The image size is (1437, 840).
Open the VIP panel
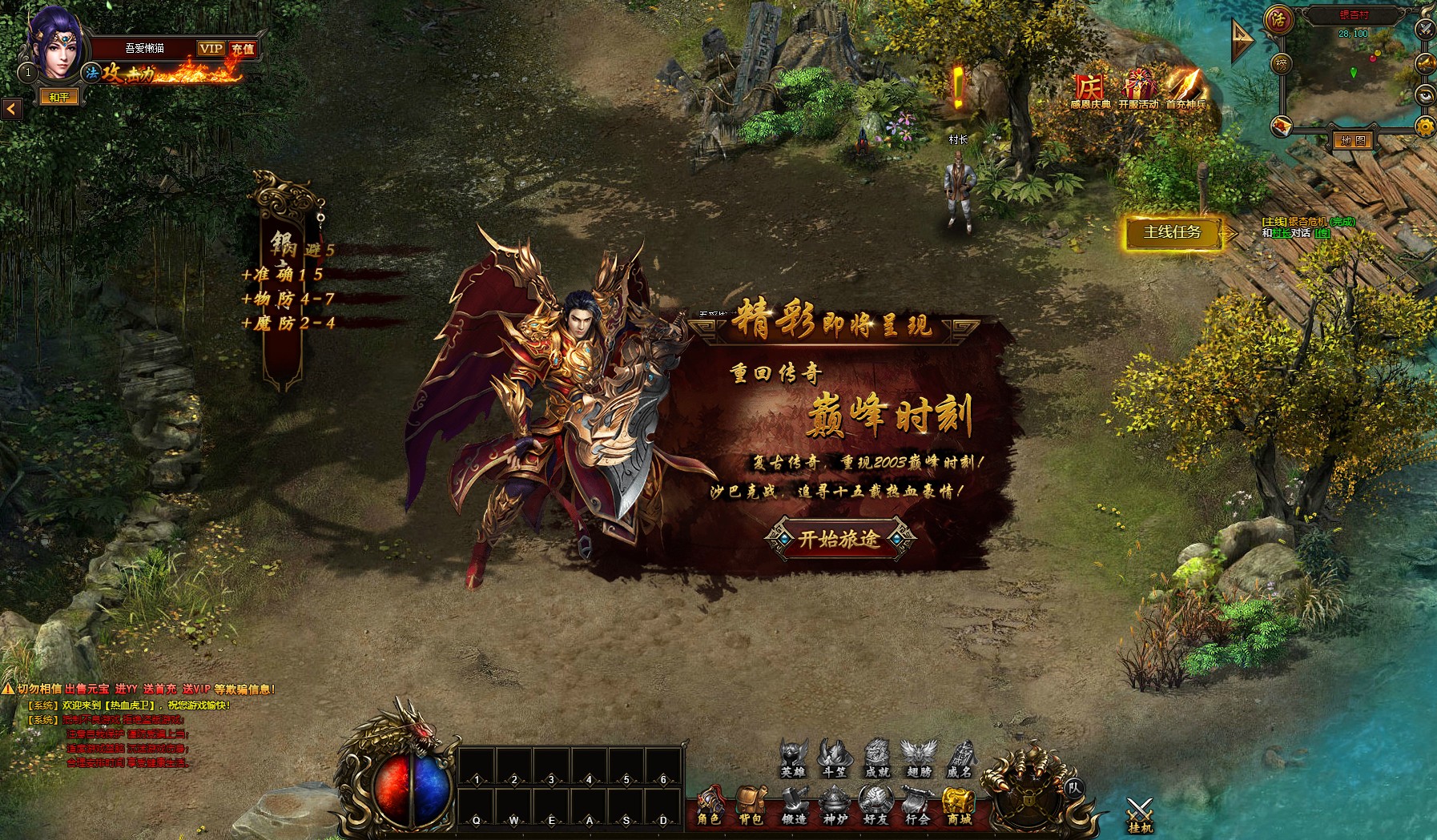(211, 49)
